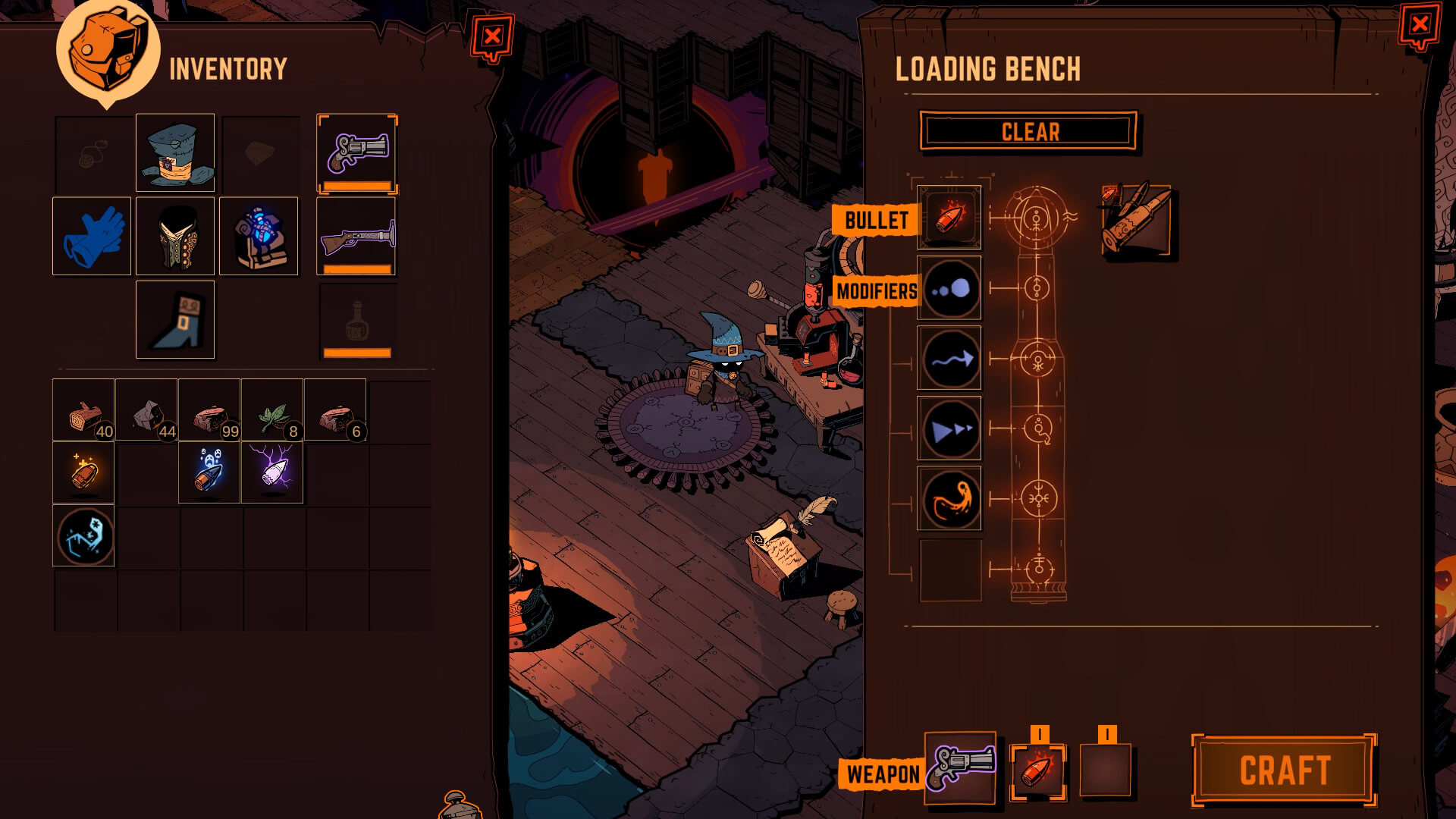Click the revolver in the Weapon slot
This screenshot has height=819, width=1456.
click(960, 767)
